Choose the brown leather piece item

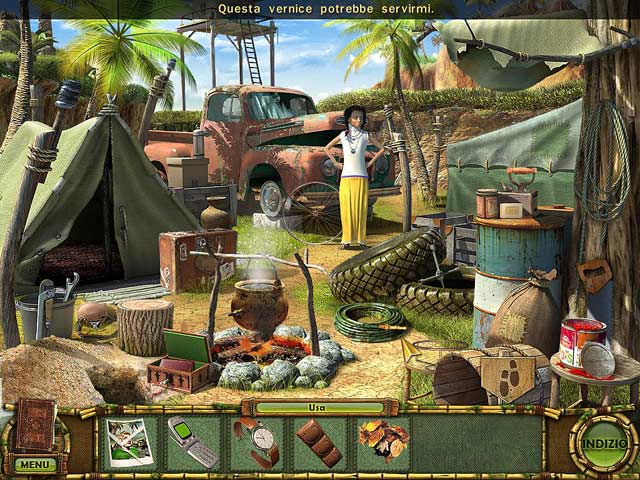pyautogui.click(x=319, y=442)
